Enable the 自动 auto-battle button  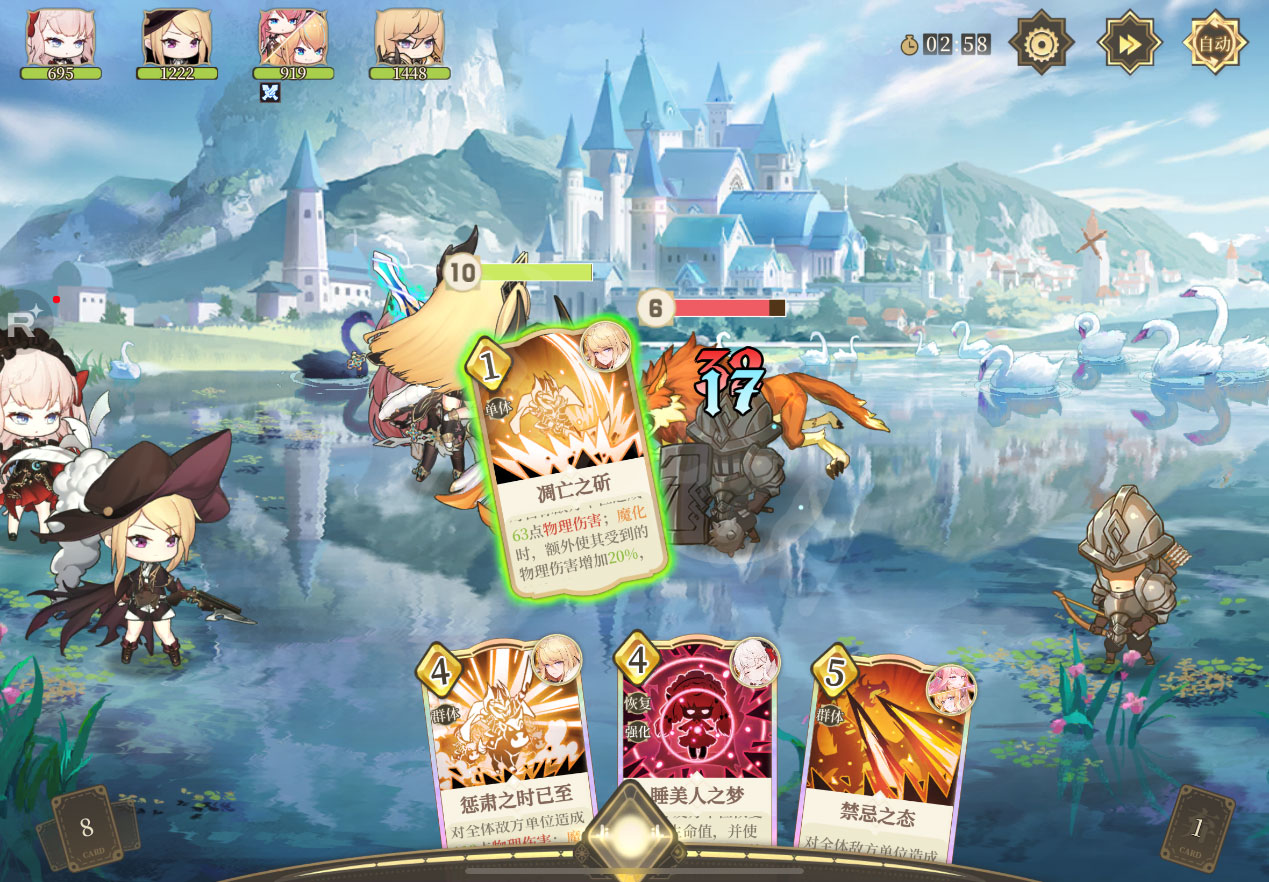click(x=1215, y=43)
